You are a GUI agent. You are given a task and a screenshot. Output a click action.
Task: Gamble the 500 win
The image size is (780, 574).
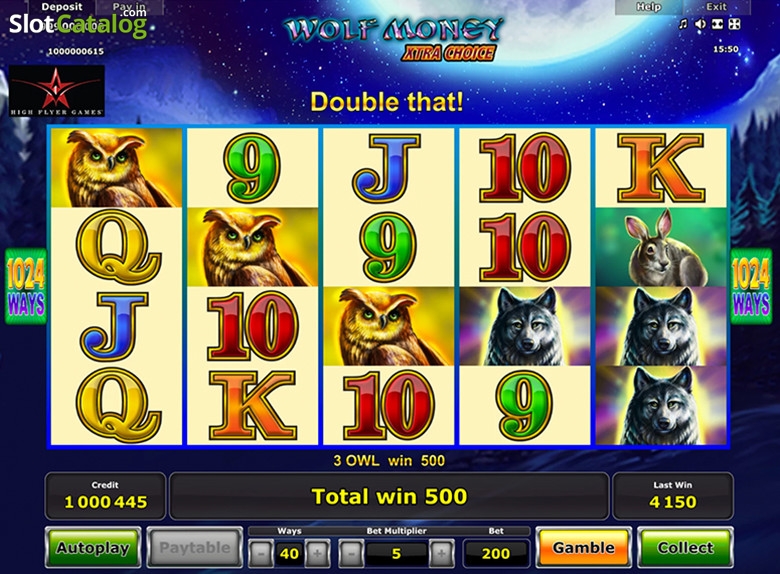coord(583,548)
